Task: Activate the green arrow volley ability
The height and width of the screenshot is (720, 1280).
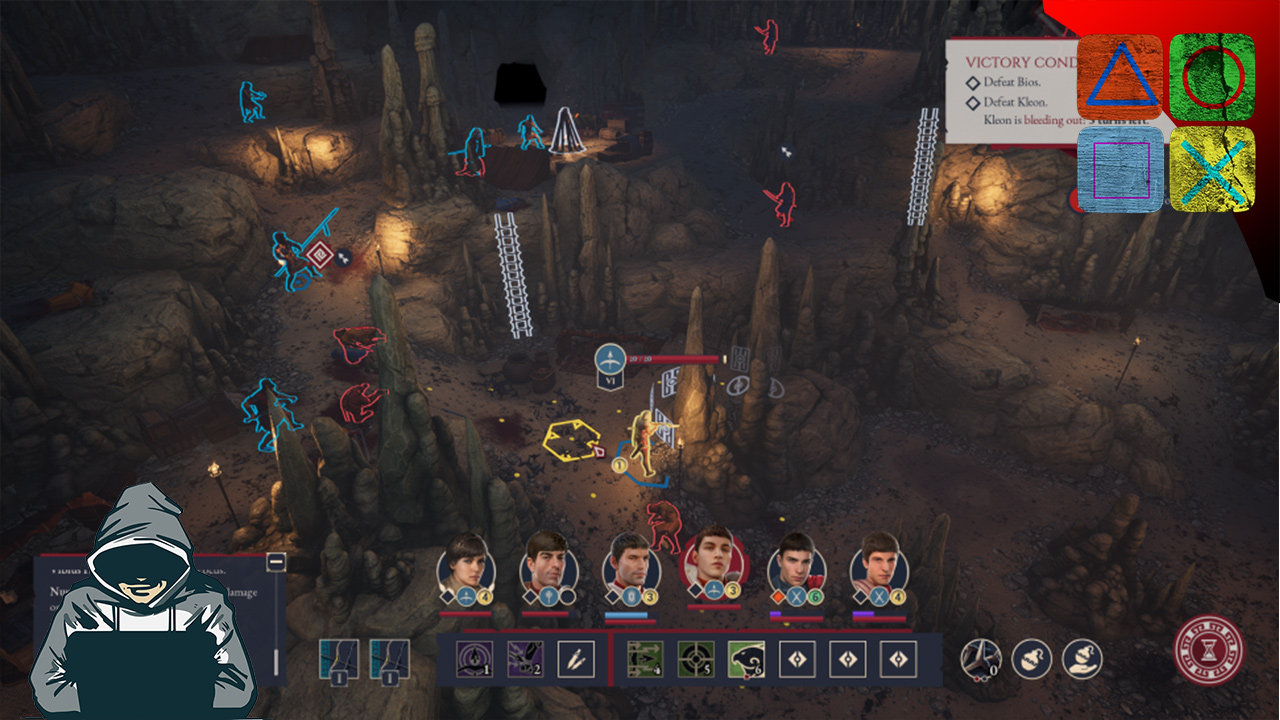Action: tap(645, 659)
